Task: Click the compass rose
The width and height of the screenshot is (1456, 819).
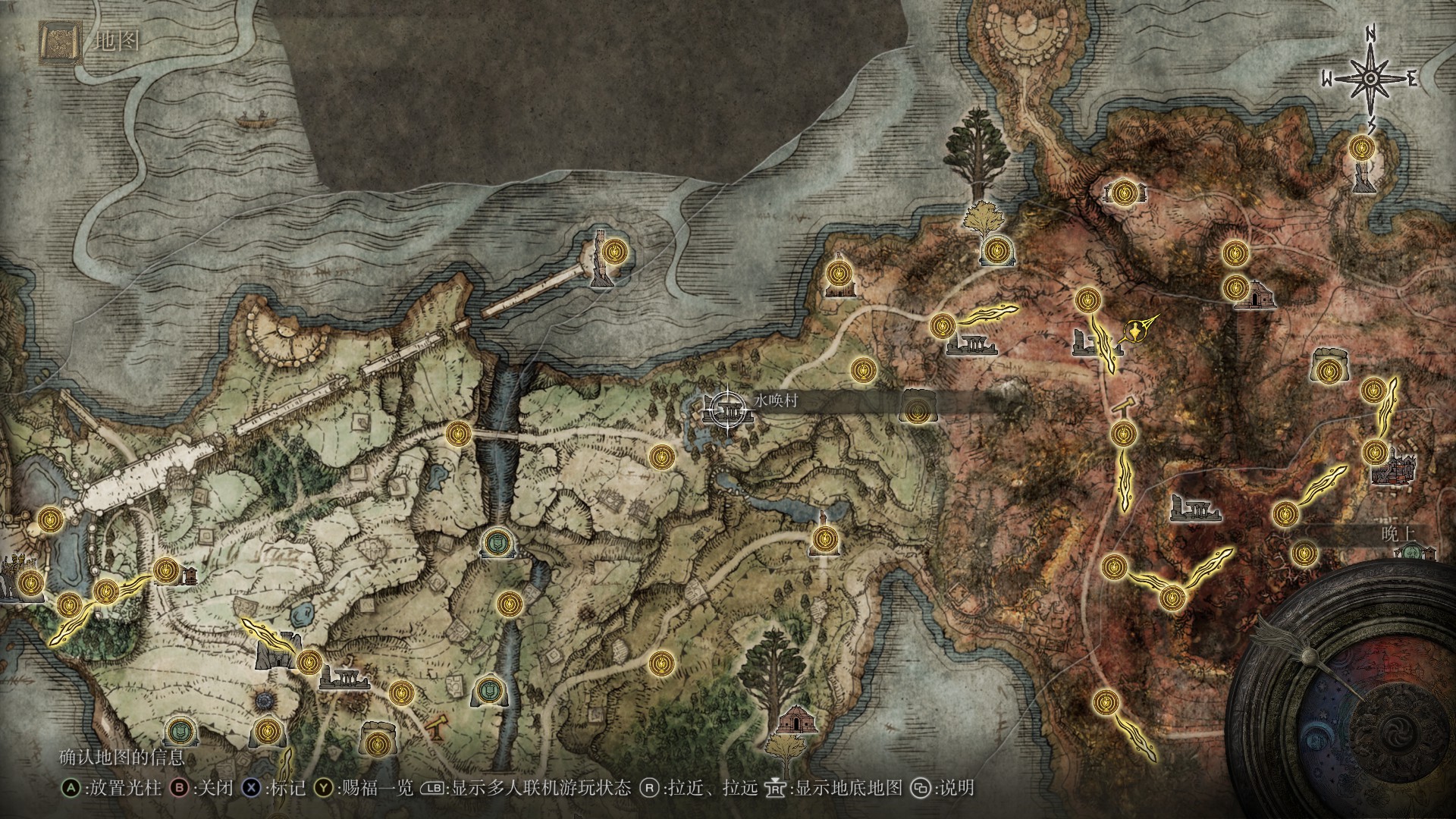Action: 1370,78
